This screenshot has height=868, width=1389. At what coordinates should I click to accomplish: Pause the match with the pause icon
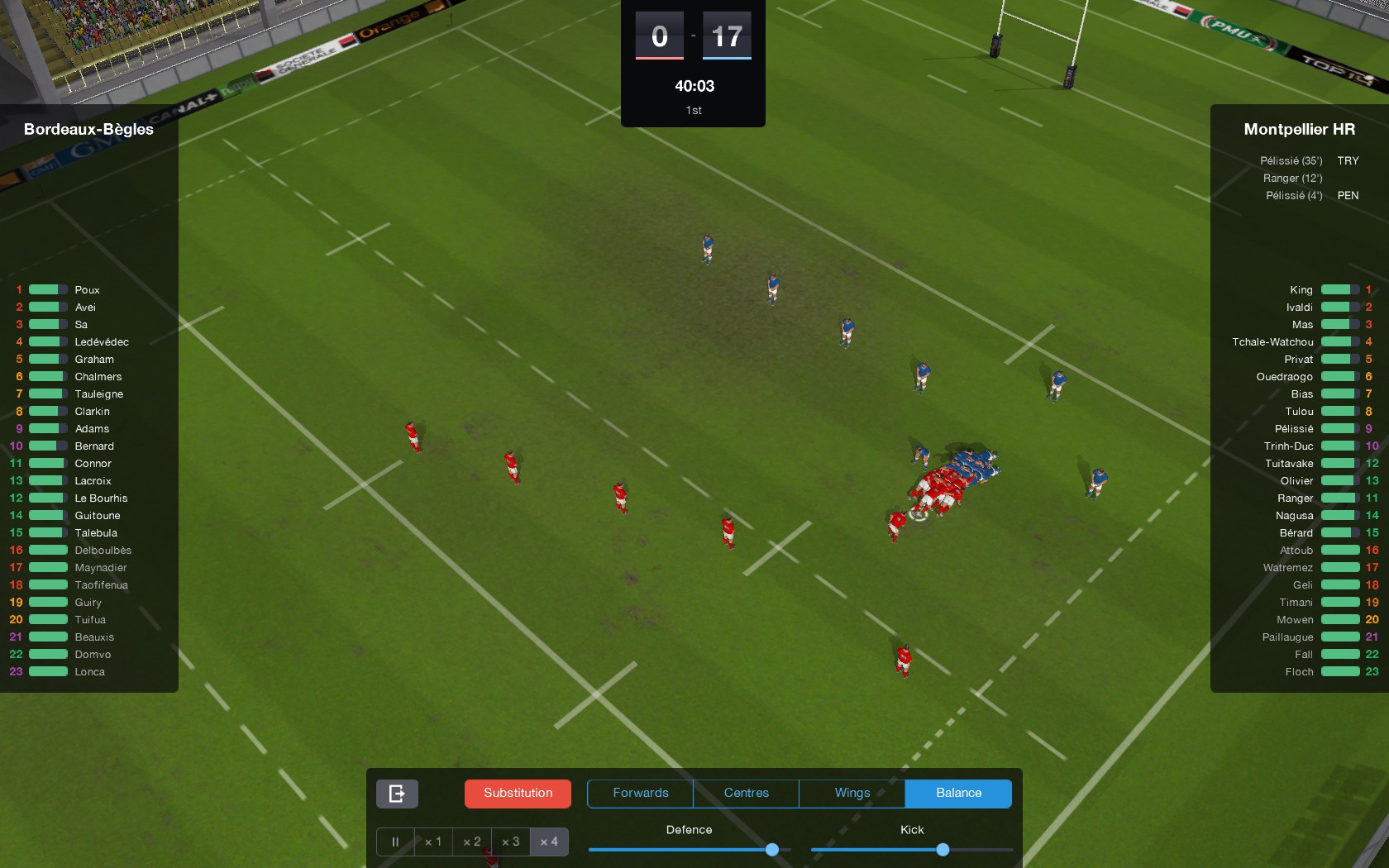click(x=395, y=842)
